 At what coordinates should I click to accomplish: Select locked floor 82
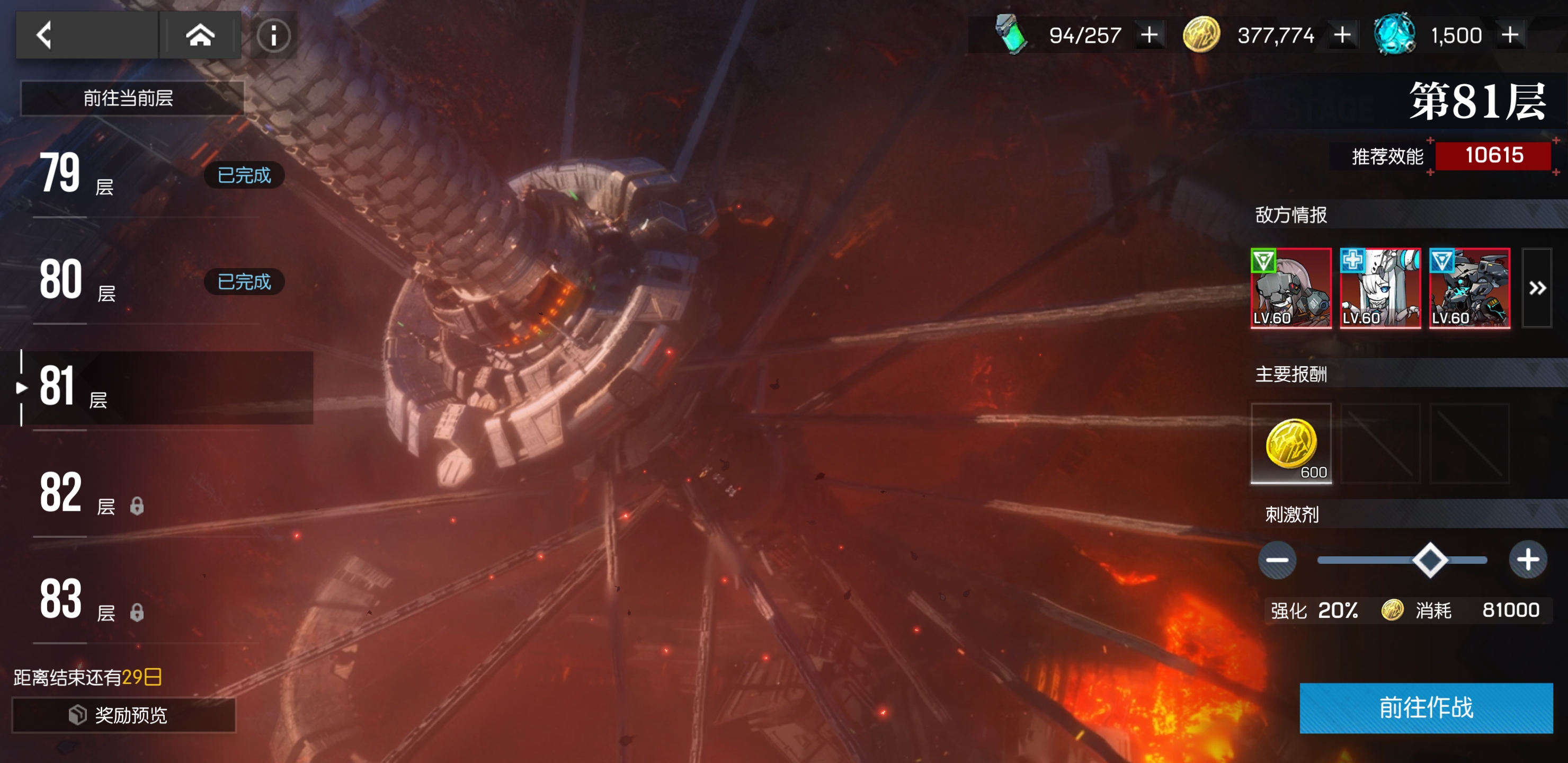(146, 494)
